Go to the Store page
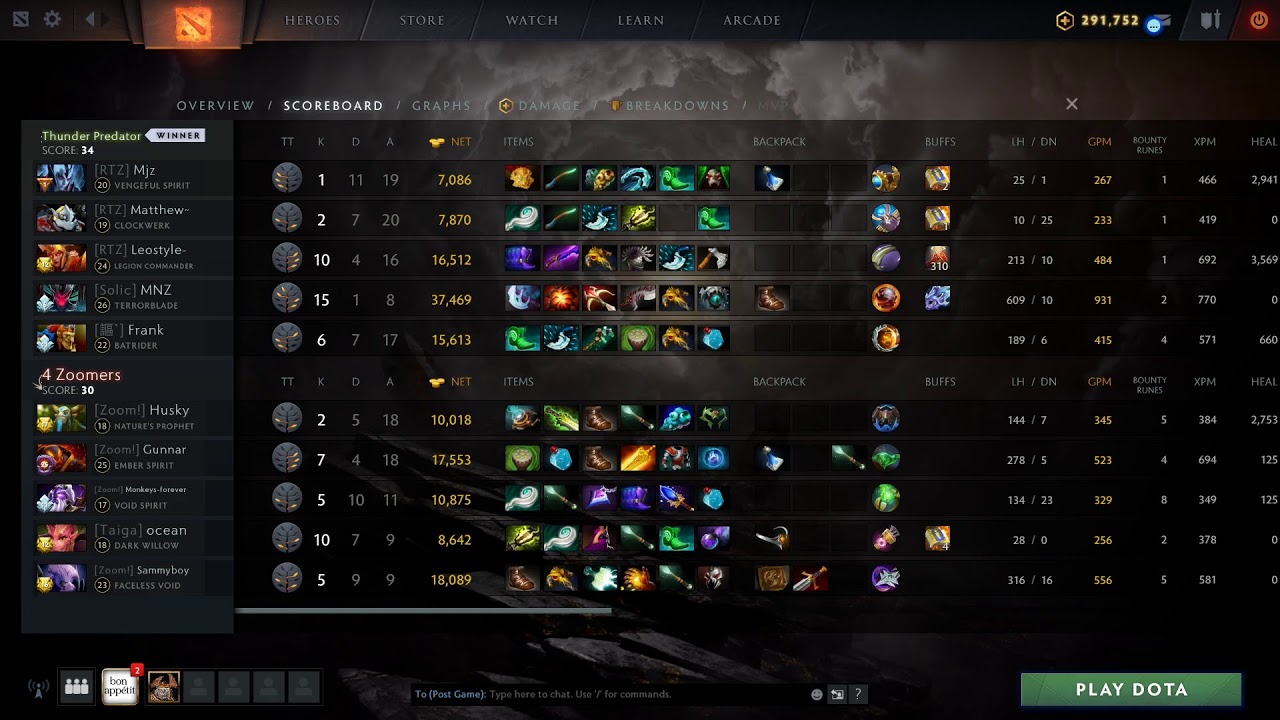The width and height of the screenshot is (1280, 720). 422,20
